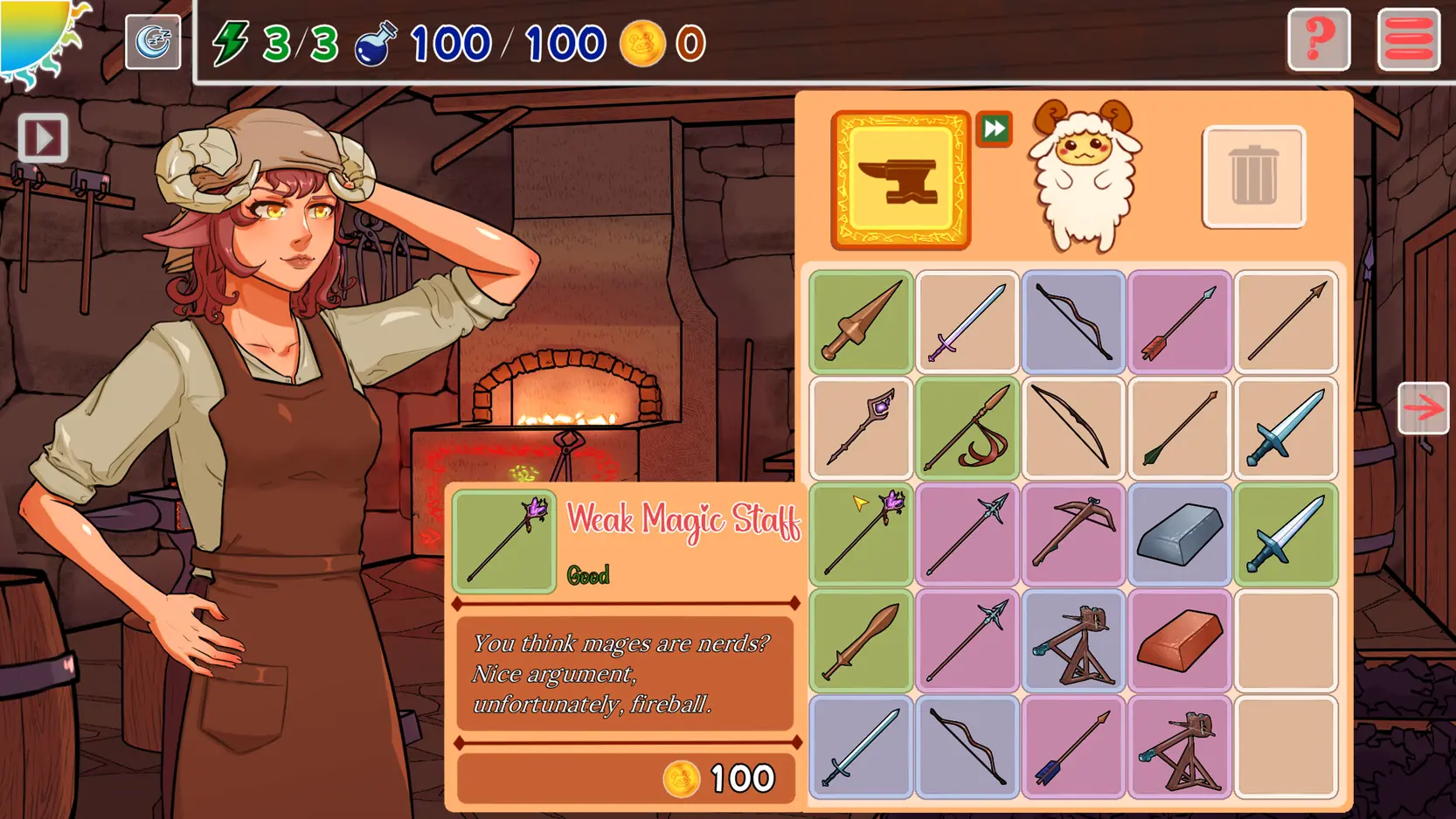The height and width of the screenshot is (819, 1456).
Task: Select the green-fletched arrow slot
Action: click(1179, 428)
